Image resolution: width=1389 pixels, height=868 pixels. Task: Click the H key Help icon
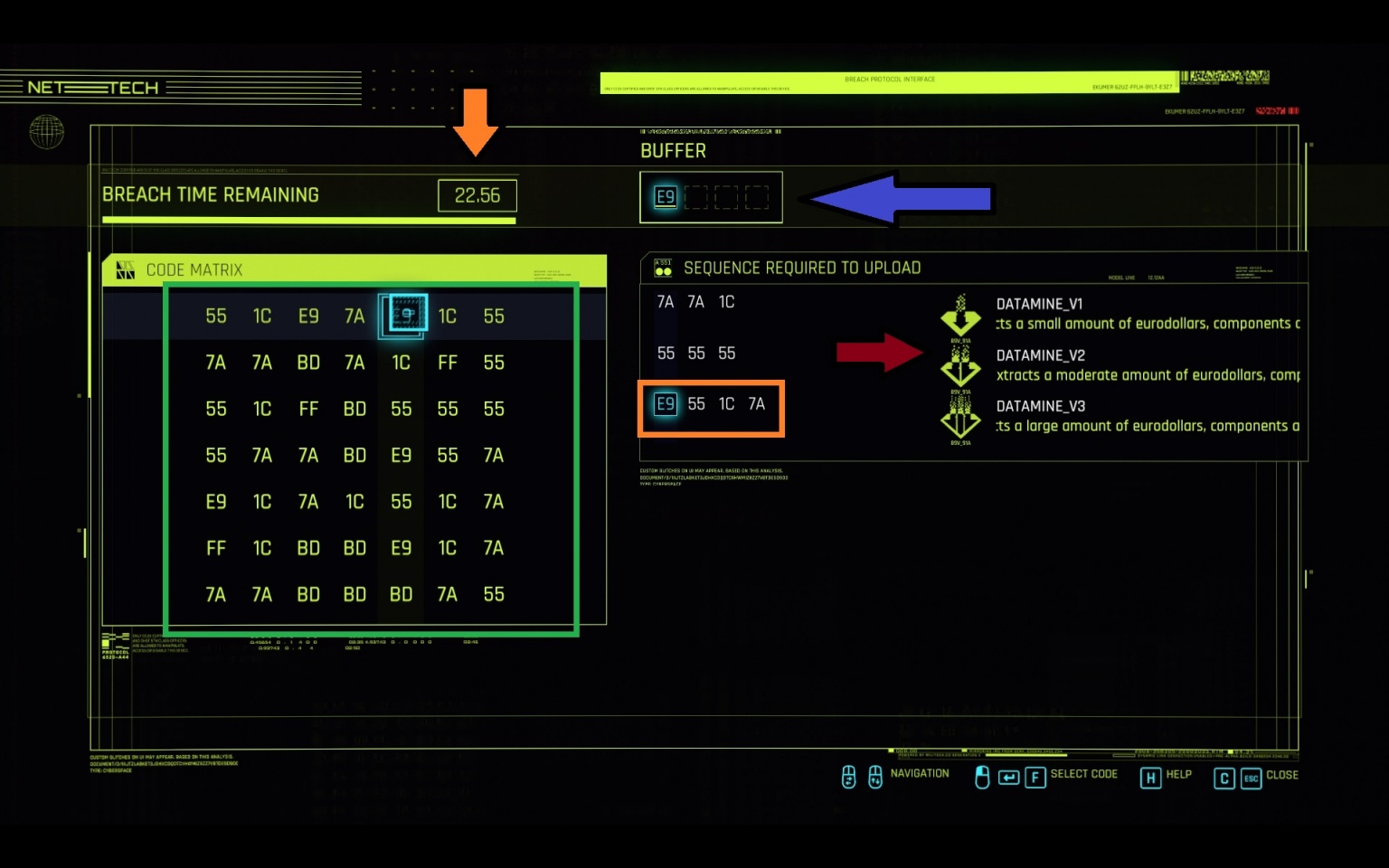tap(1150, 778)
